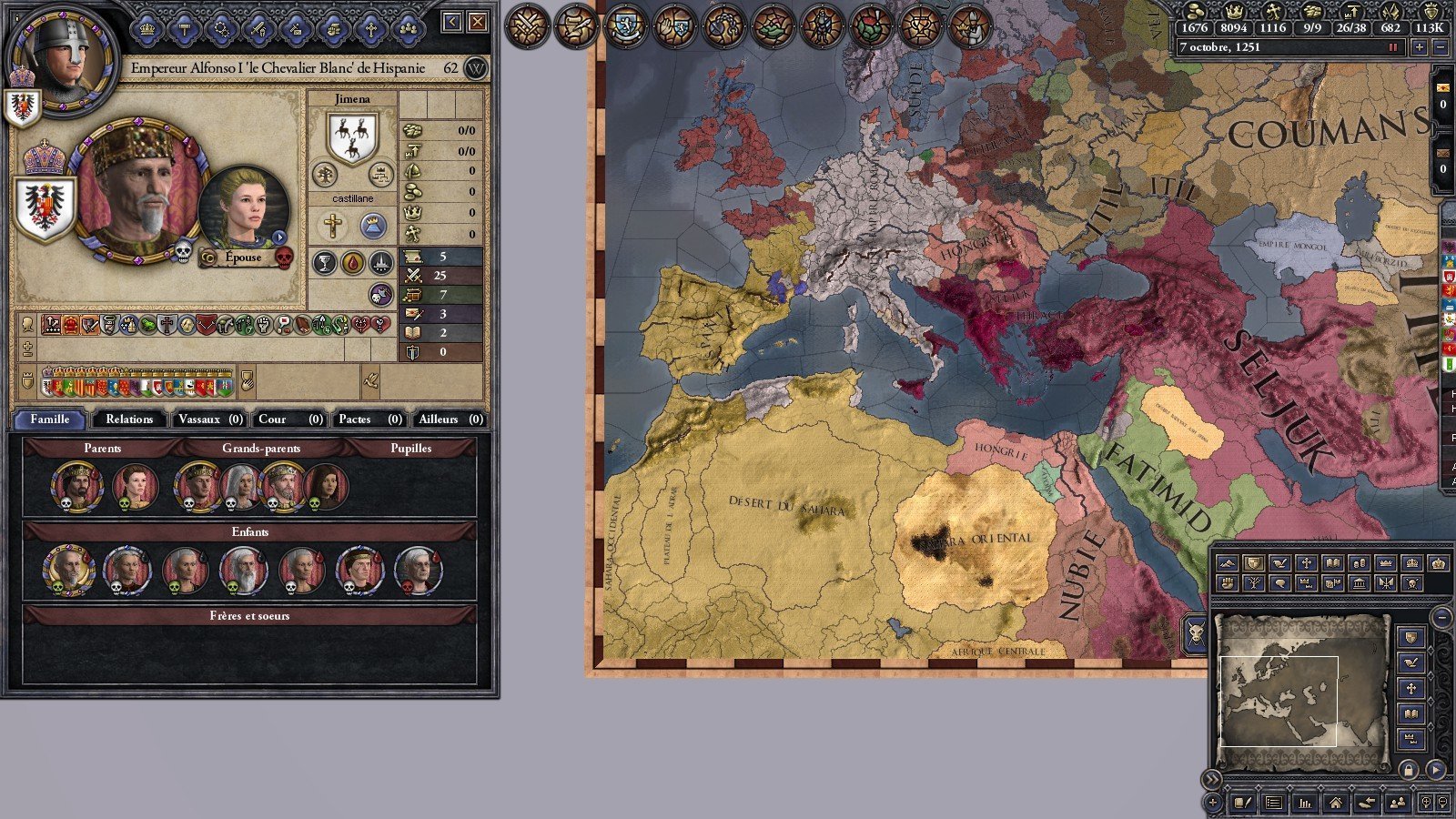This screenshot has height=819, width=1456.
Task: Open the Wikipedia link icon
Action: tap(476, 68)
